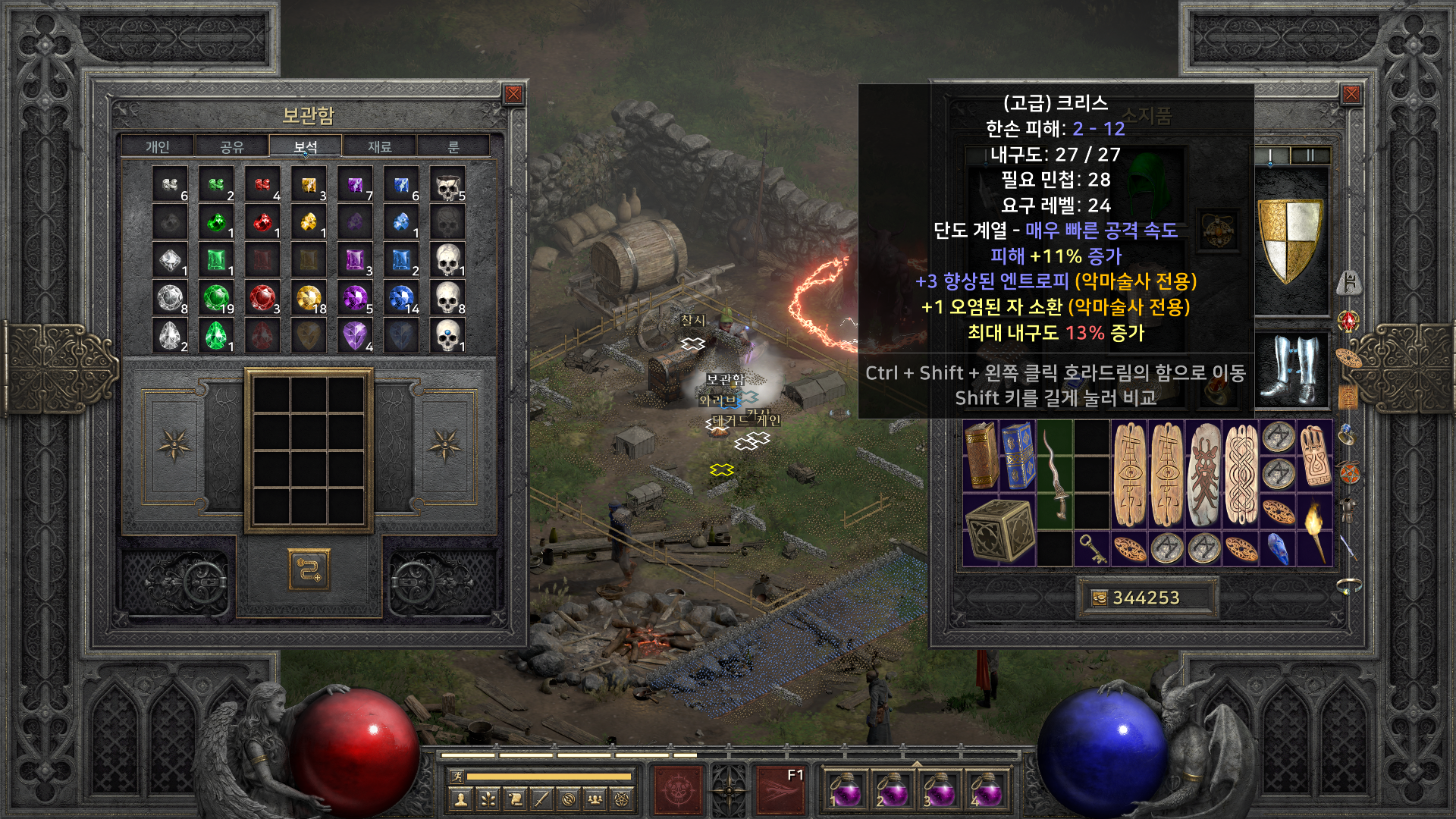This screenshot has width=1456, height=819.
Task: Pick the torch item in inventory
Action: [x=1314, y=530]
